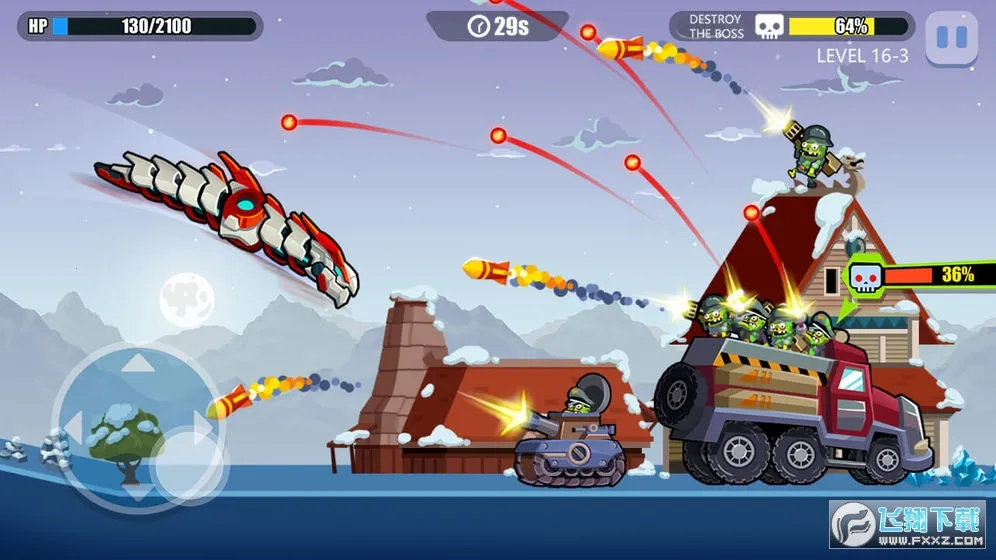Tap the joystick's up arrow
996x560 pixels.
[138, 360]
